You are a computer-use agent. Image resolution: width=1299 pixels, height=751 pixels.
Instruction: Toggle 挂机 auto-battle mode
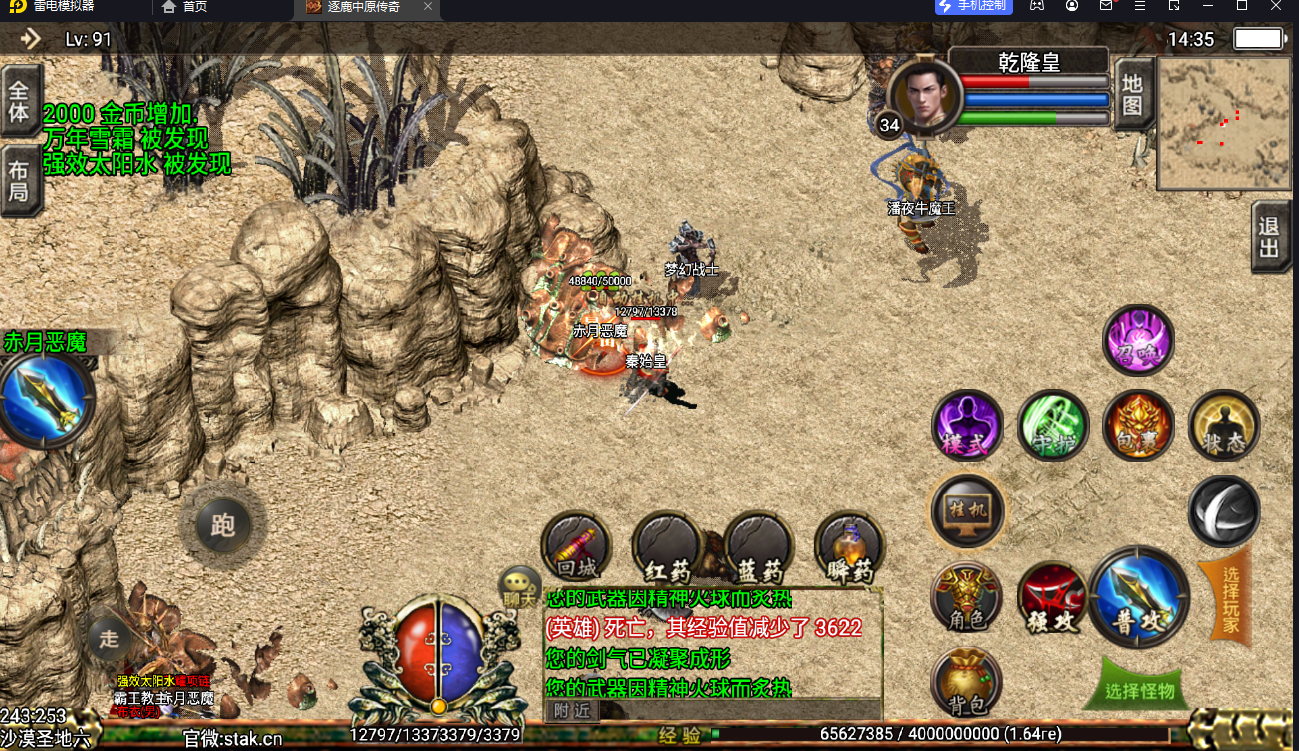coord(967,511)
